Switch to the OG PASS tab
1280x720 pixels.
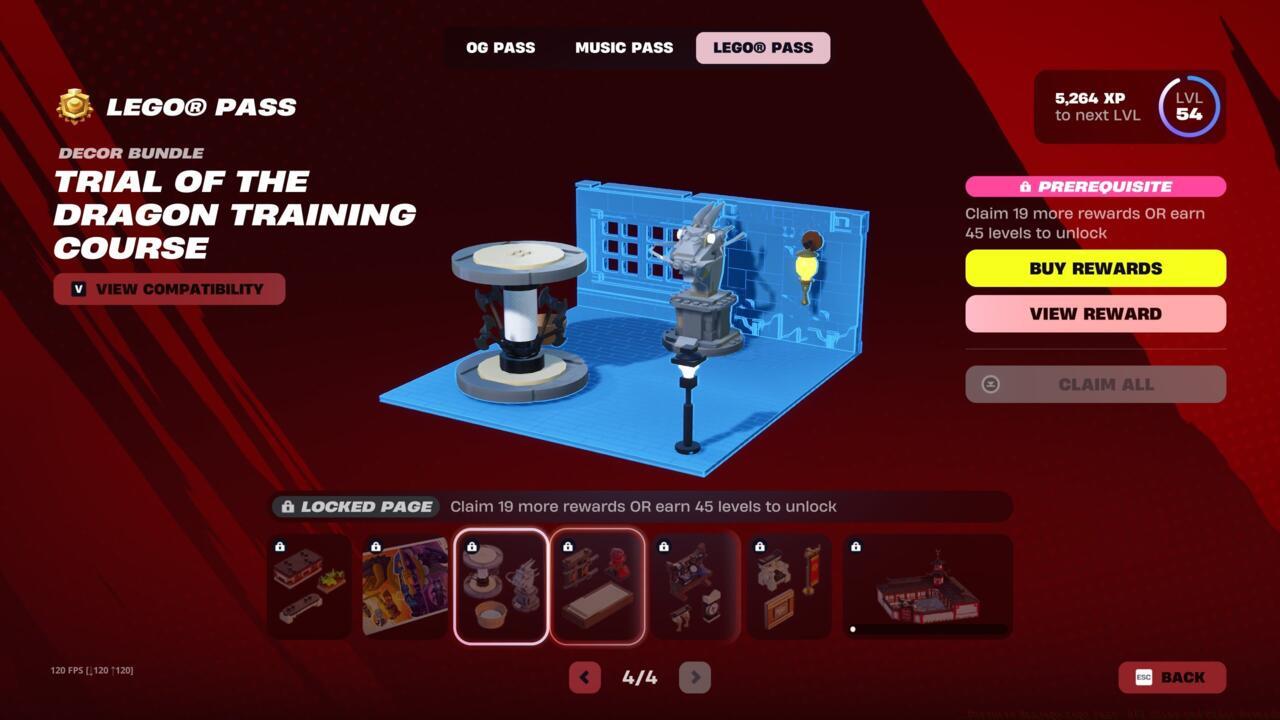coord(500,47)
